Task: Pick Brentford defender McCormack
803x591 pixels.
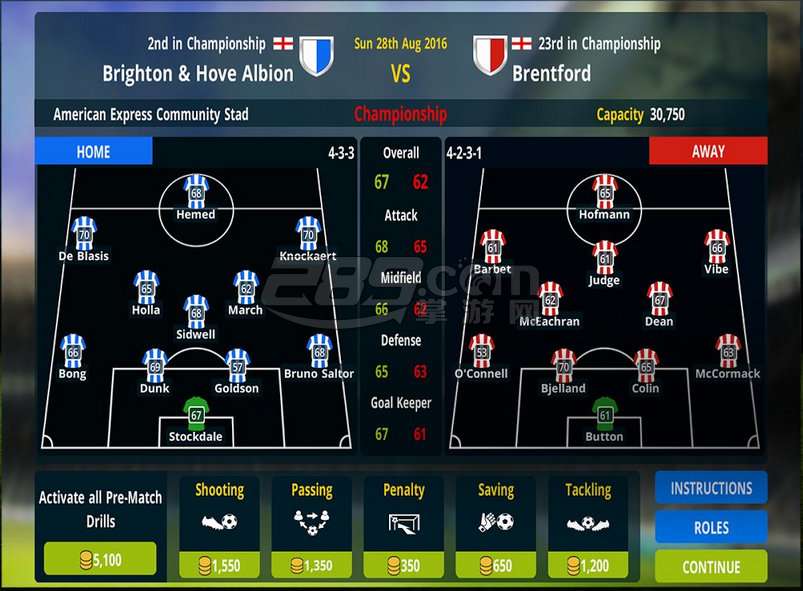Action: tap(728, 352)
